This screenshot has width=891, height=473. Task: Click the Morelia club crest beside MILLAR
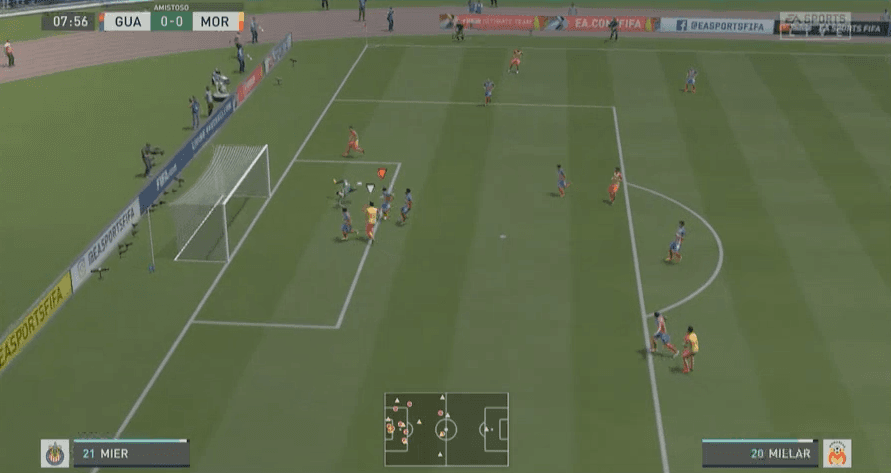click(836, 454)
